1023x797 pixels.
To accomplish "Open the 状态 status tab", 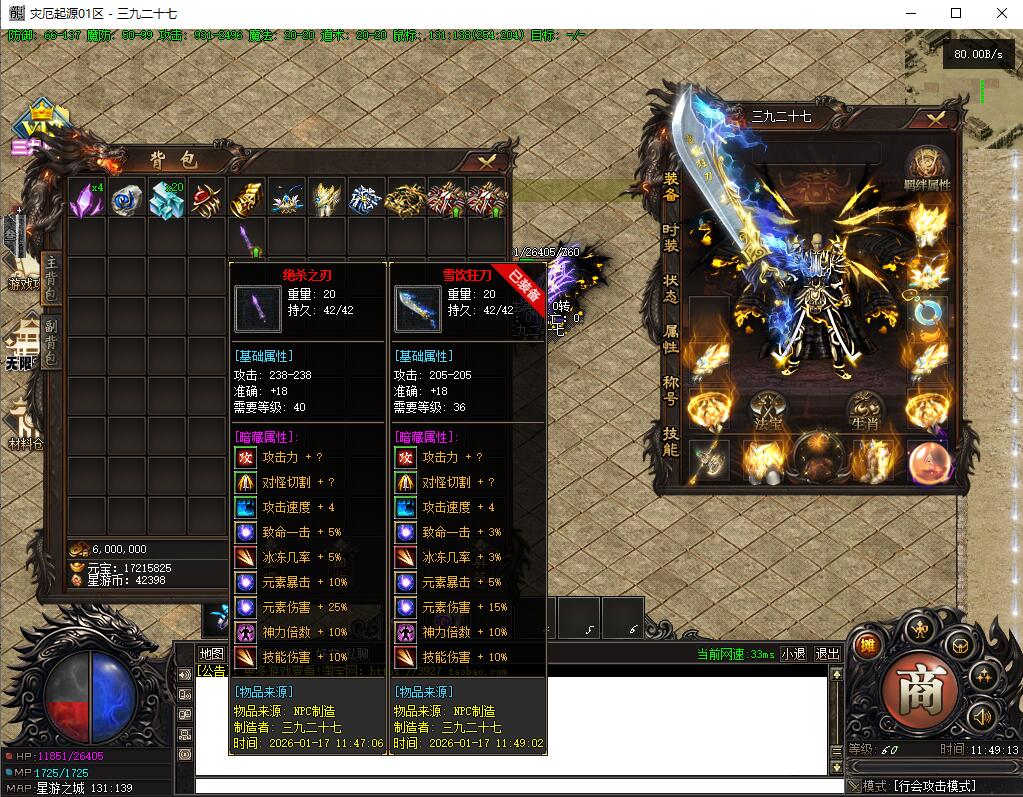I will click(x=671, y=289).
